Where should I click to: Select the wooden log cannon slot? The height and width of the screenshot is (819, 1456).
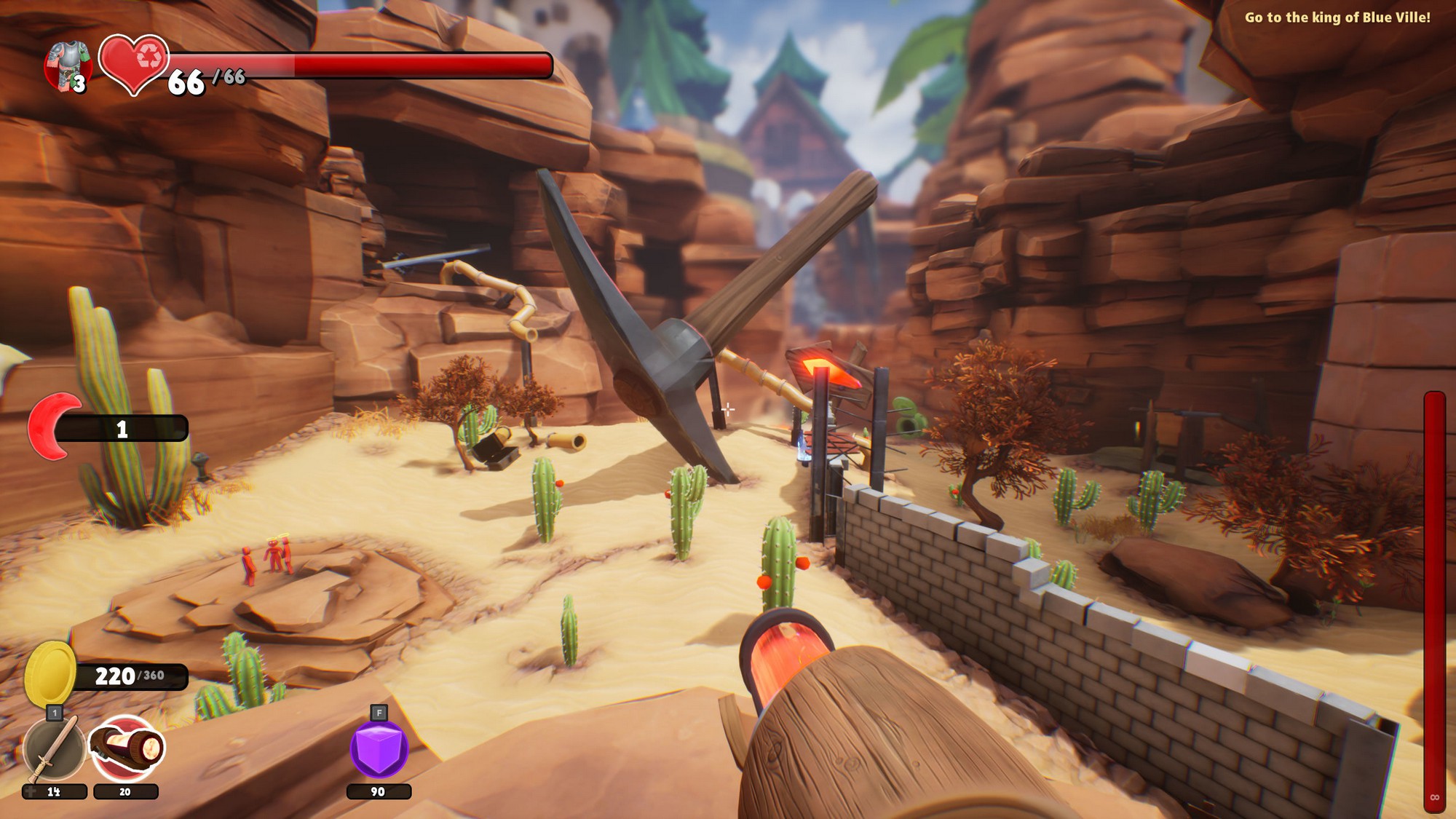point(127,748)
